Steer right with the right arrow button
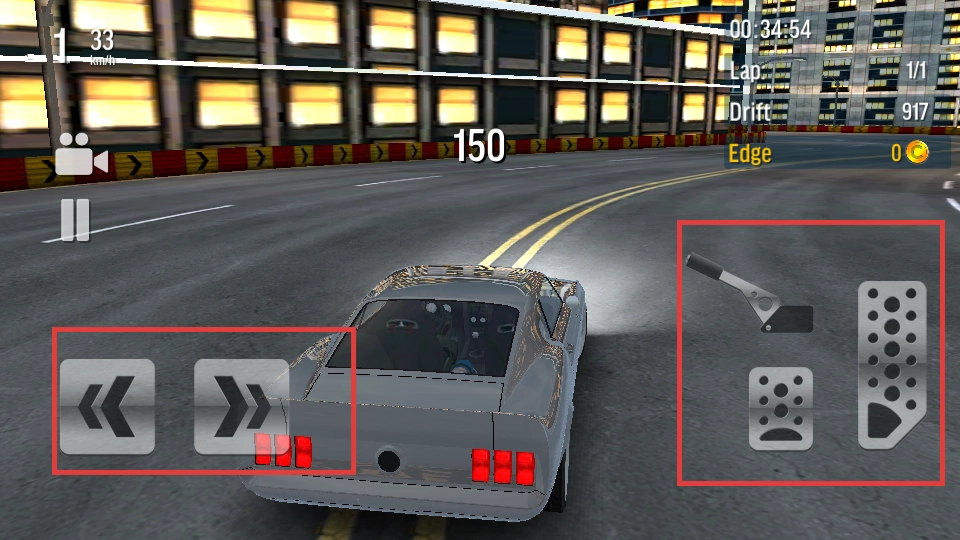 click(241, 407)
